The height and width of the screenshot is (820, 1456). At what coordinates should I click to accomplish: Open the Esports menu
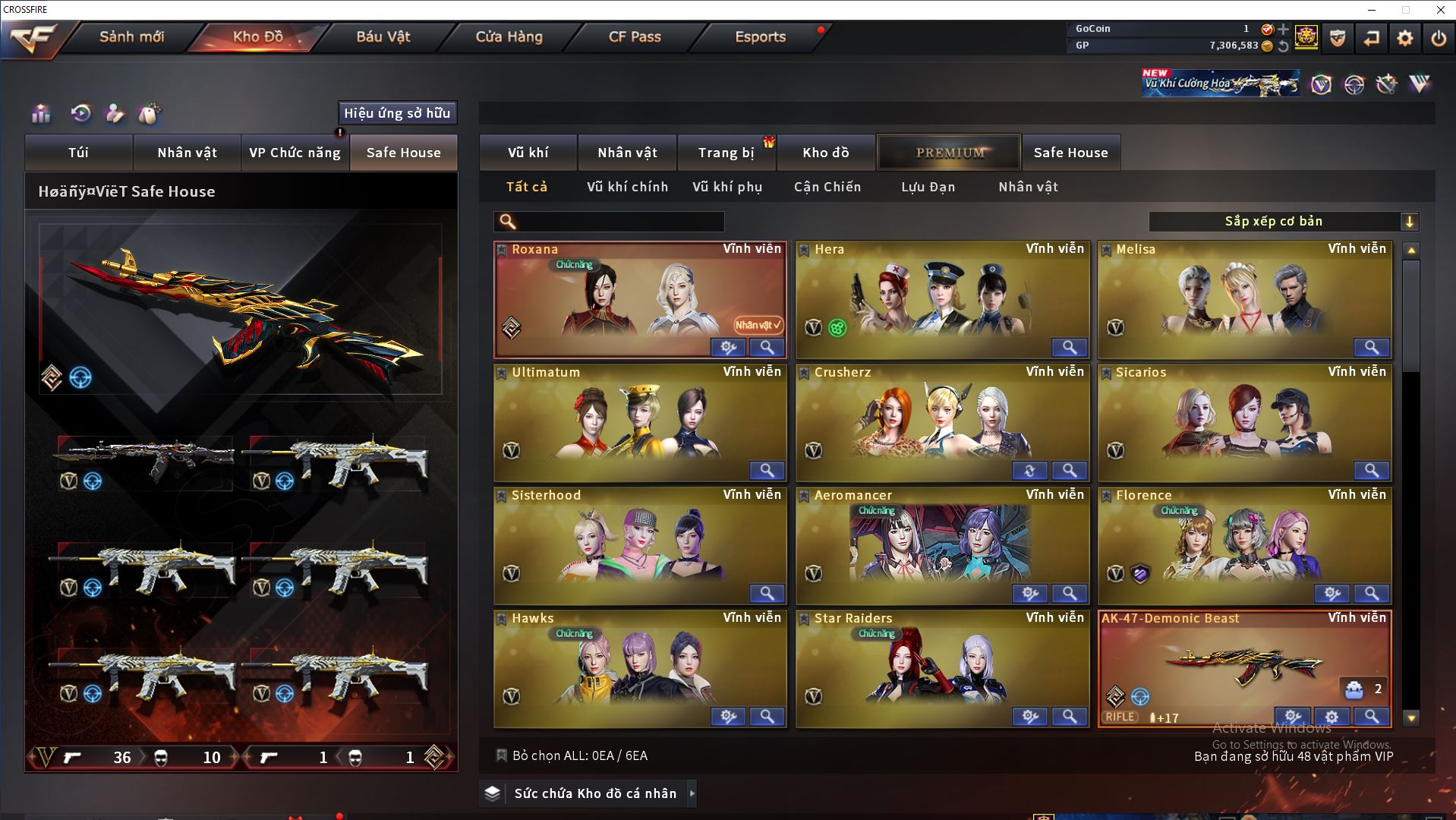pyautogui.click(x=760, y=36)
